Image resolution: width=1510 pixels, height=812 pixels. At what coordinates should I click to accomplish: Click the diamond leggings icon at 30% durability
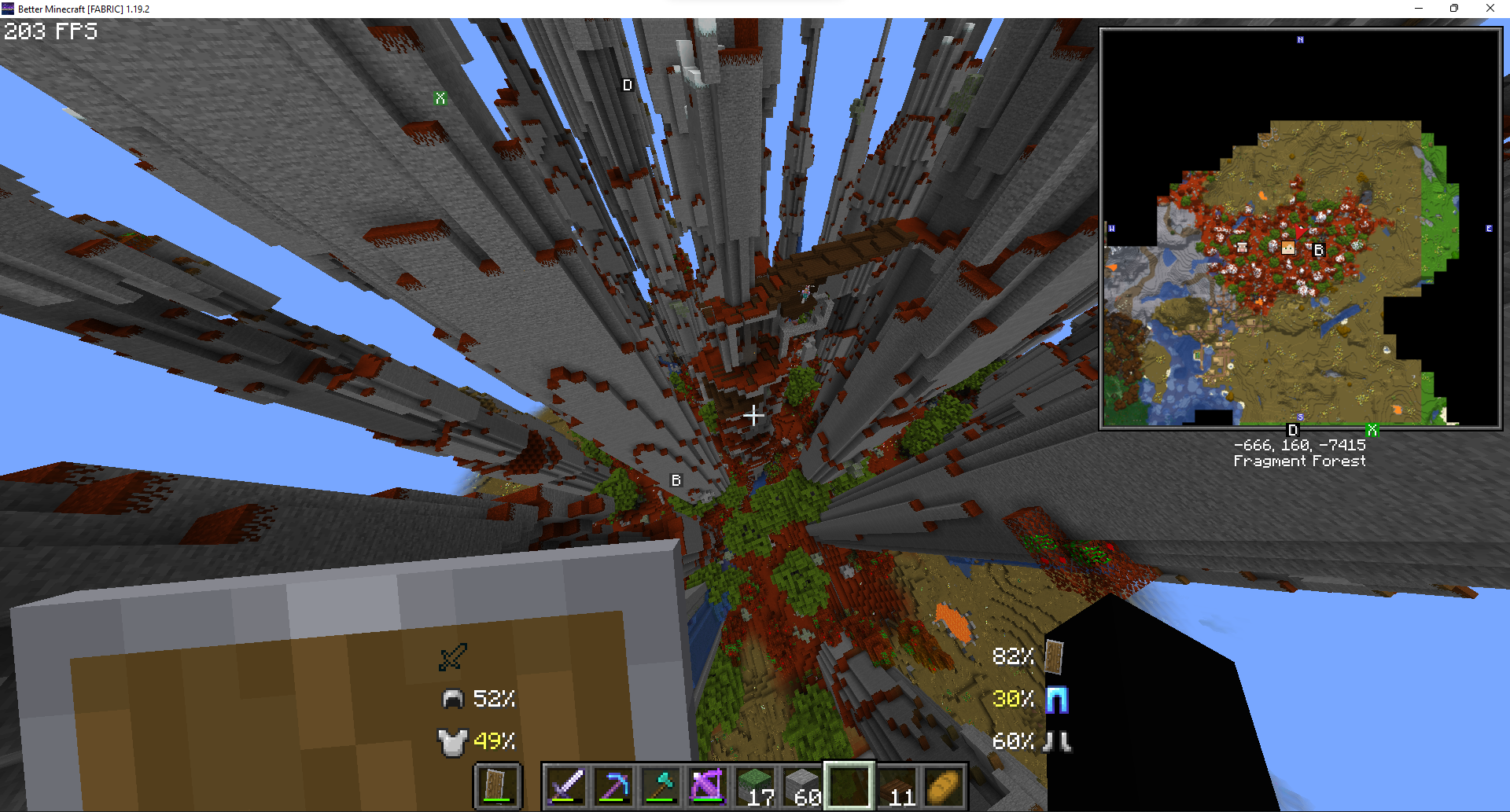coord(1059,700)
